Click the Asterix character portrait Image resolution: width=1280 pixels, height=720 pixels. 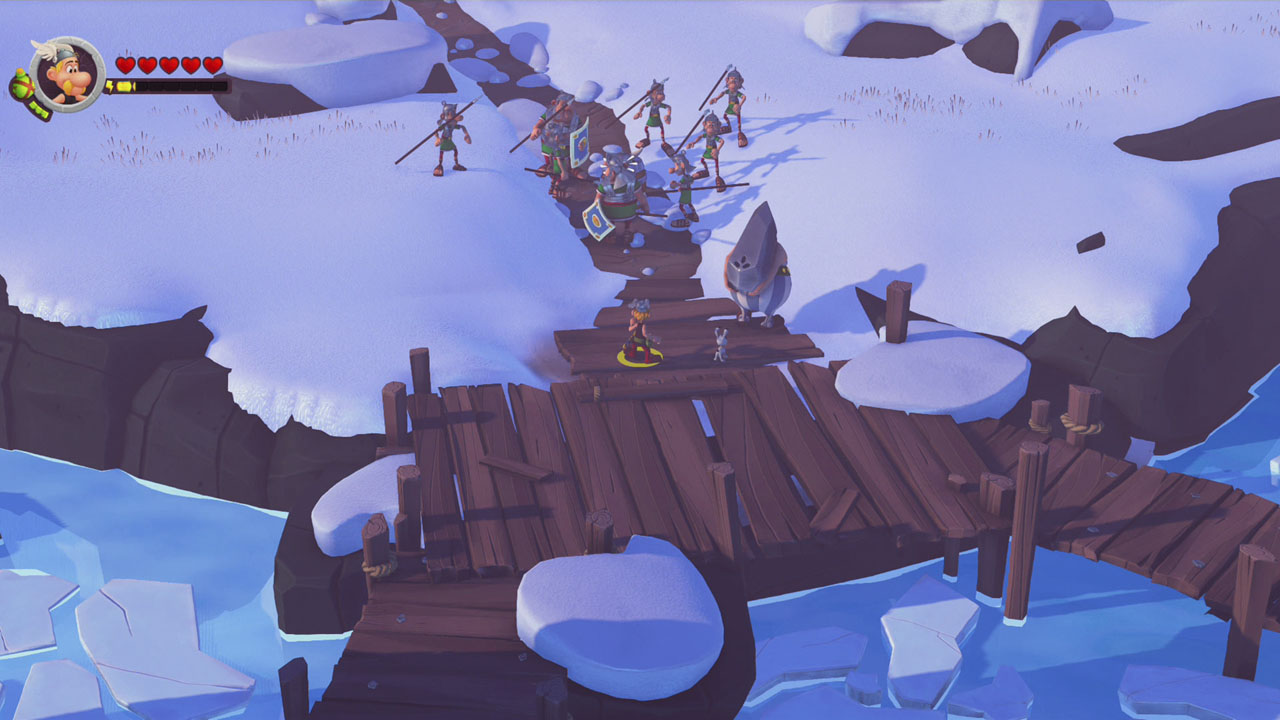point(67,75)
